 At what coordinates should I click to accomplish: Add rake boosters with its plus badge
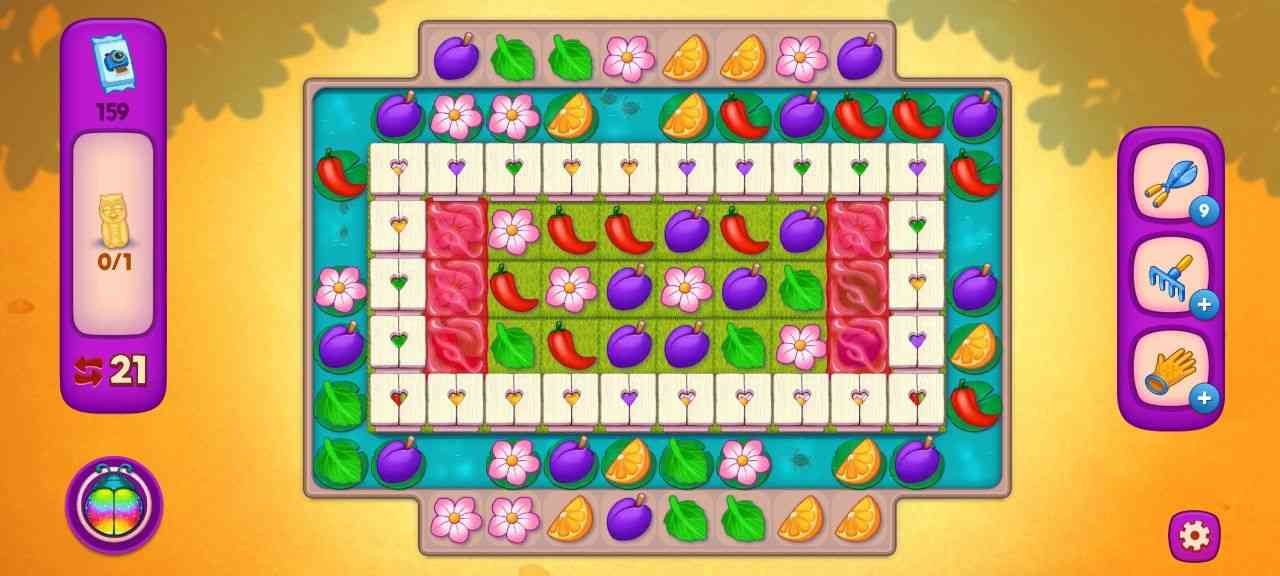tap(1204, 304)
